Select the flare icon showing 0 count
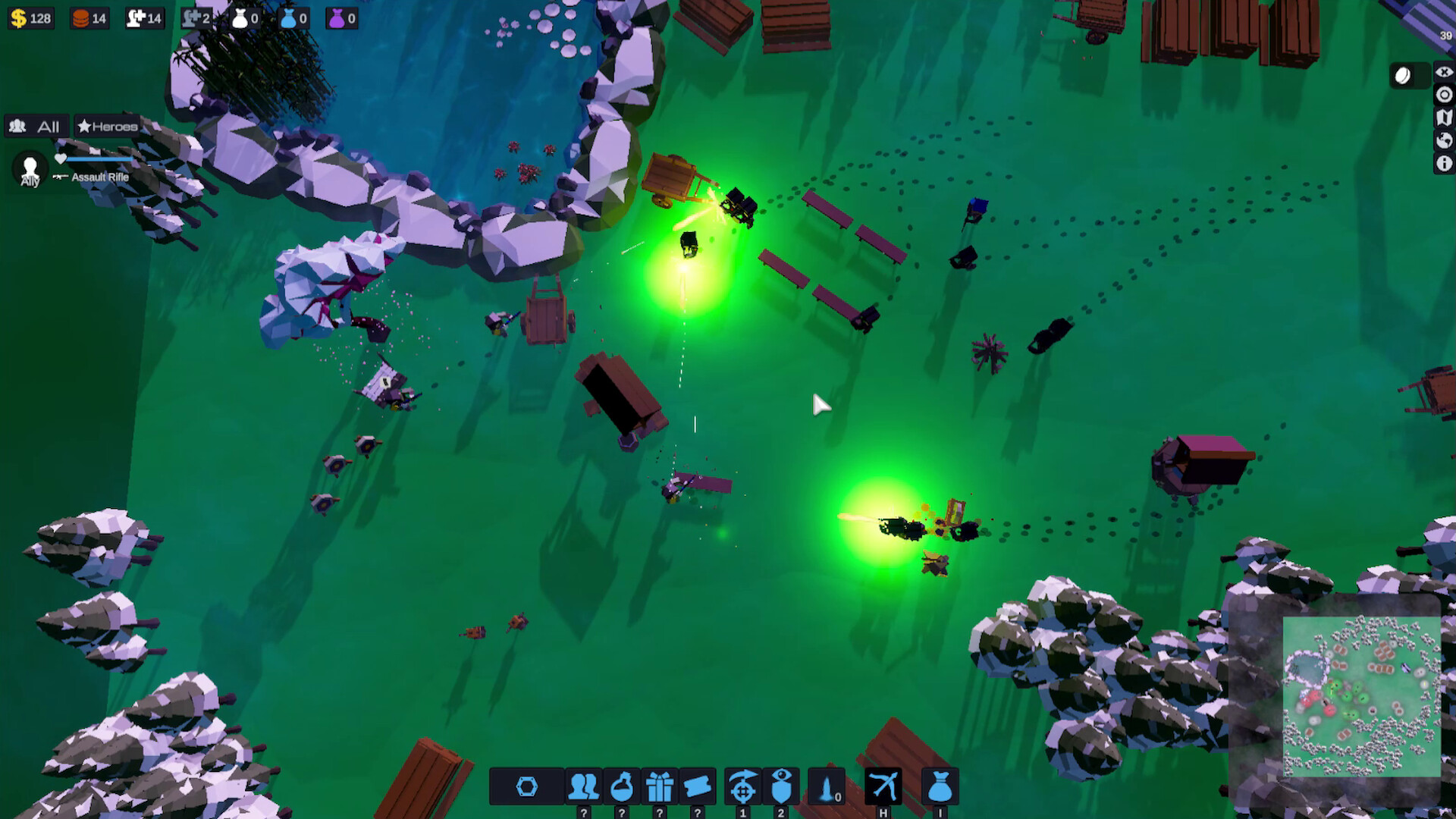The image size is (1456, 819). [x=825, y=786]
